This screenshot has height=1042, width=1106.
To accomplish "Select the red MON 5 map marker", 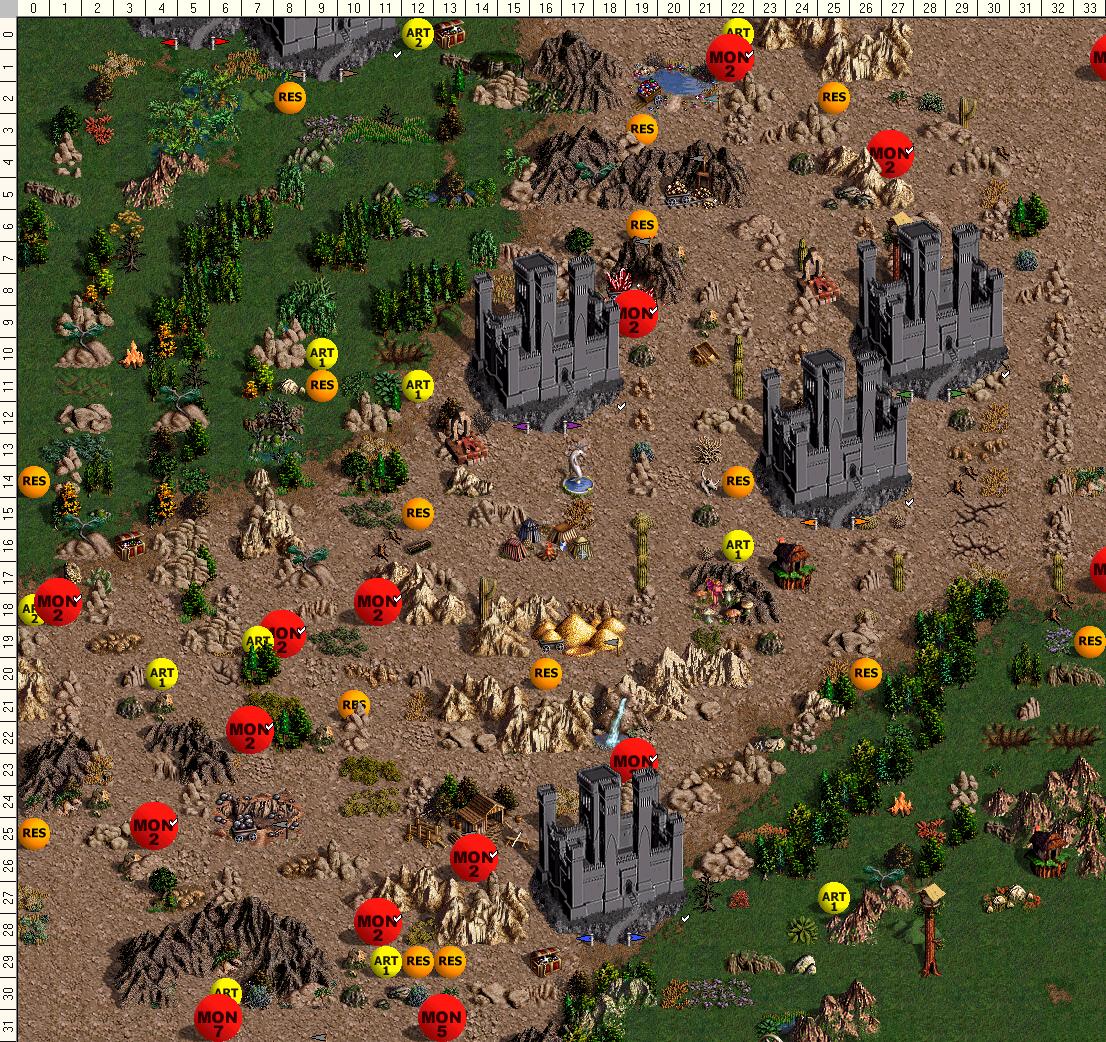I will click(442, 1018).
